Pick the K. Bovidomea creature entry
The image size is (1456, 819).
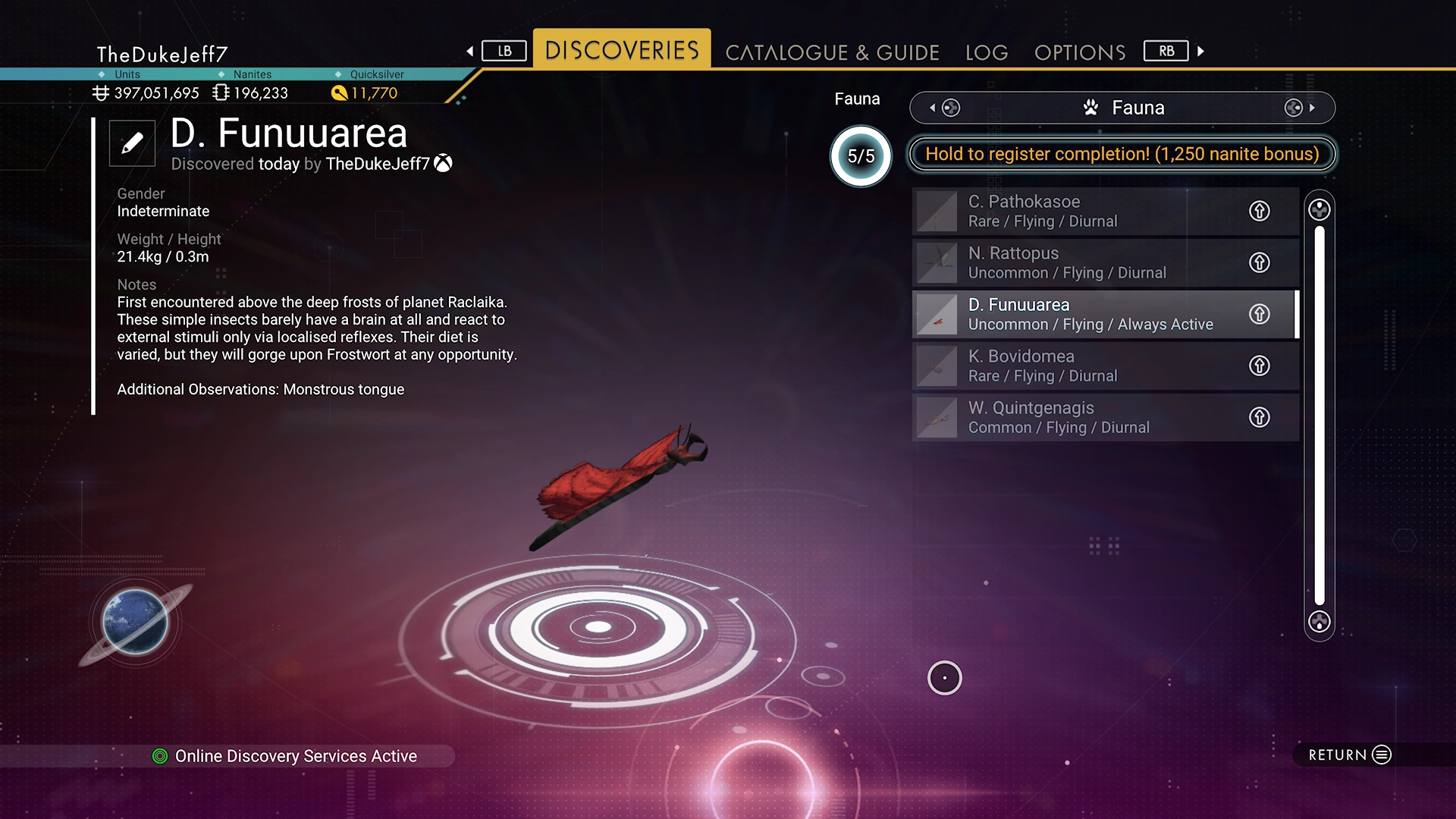(1077, 366)
